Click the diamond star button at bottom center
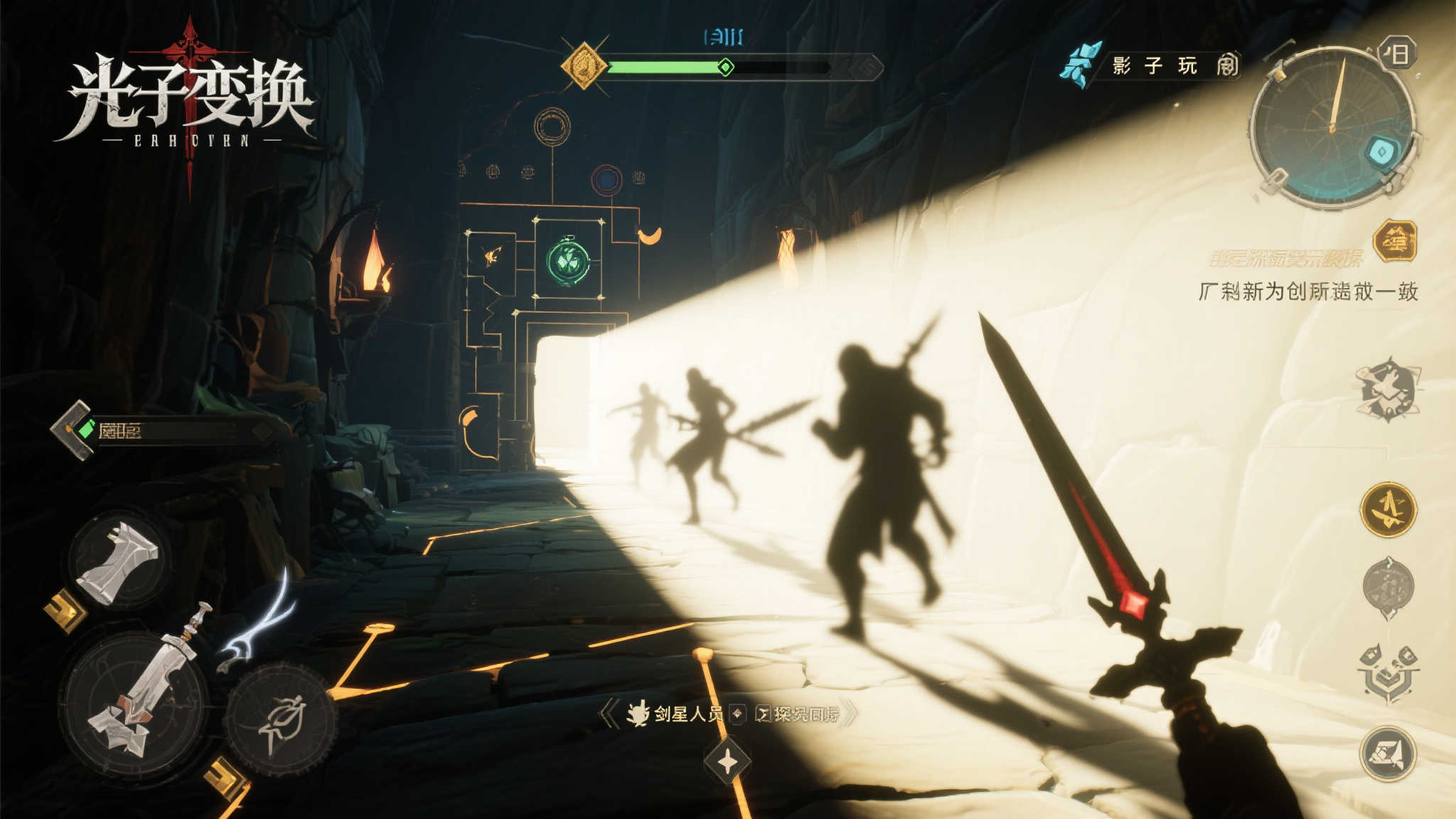This screenshot has height=819, width=1456. [x=727, y=761]
